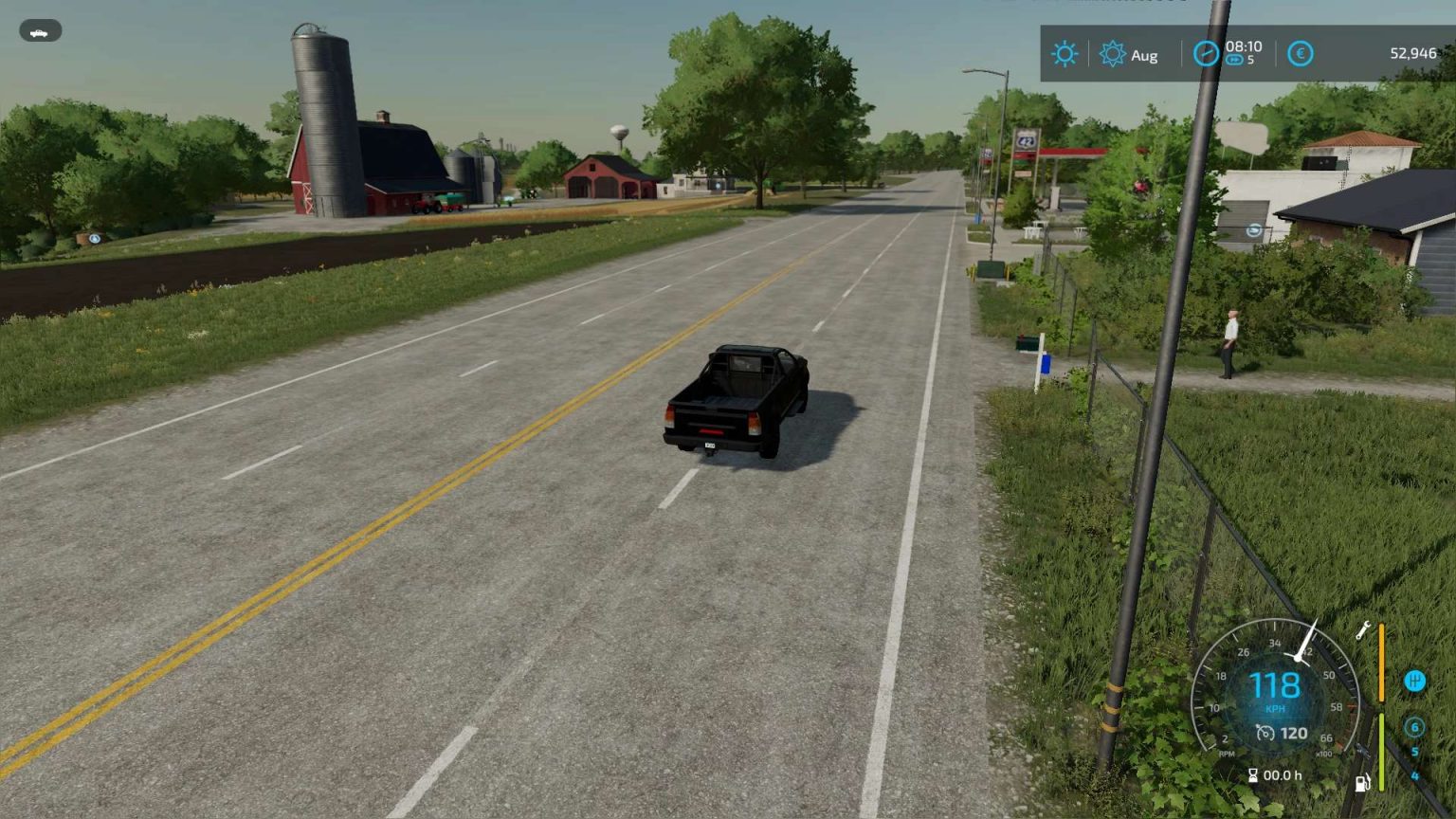Screen dimensions: 1456x819
Task: Click the repair wrench icon above the damage bar
Action: pyautogui.click(x=1362, y=630)
